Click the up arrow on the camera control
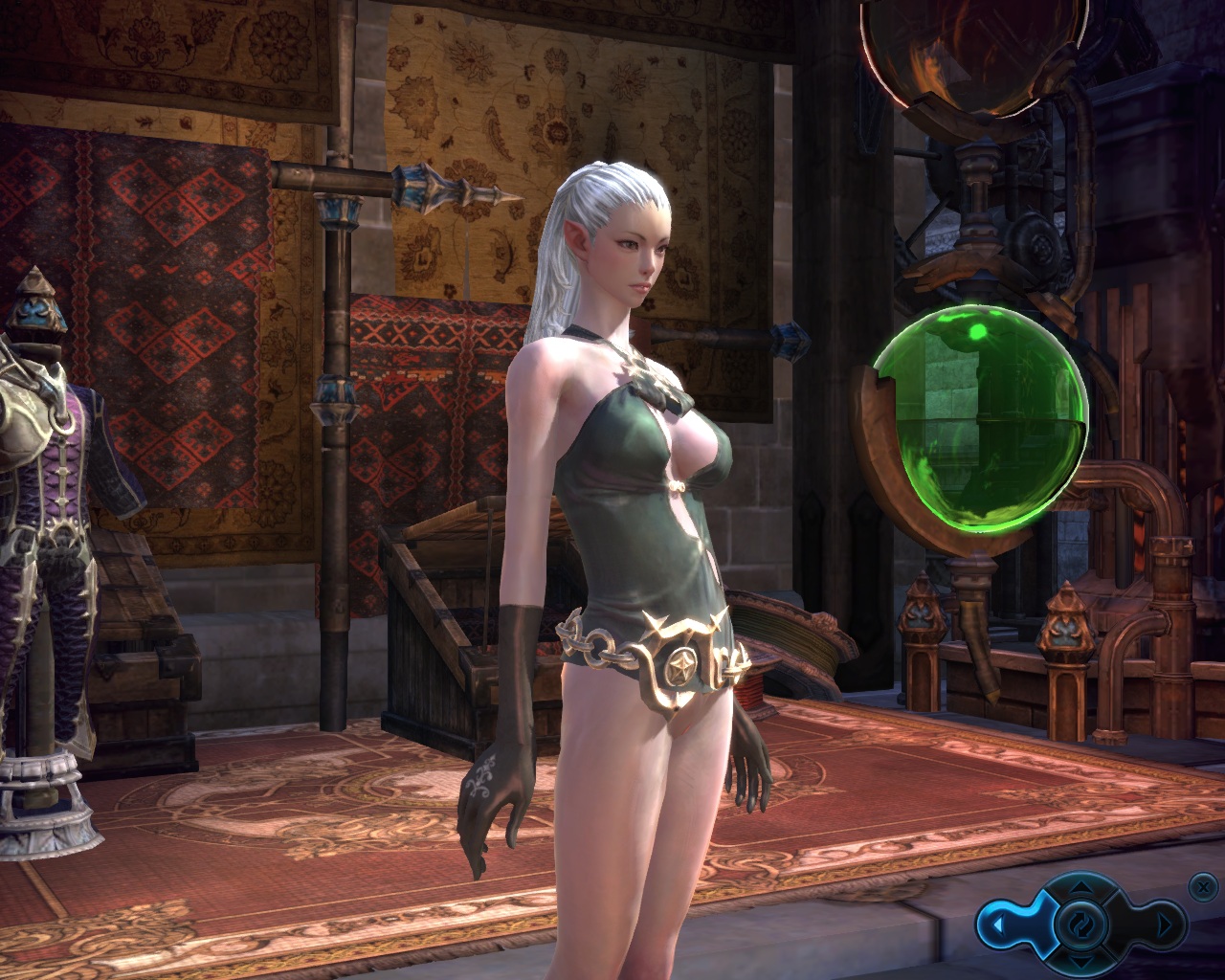Viewport: 1225px width, 980px height. (1080, 885)
